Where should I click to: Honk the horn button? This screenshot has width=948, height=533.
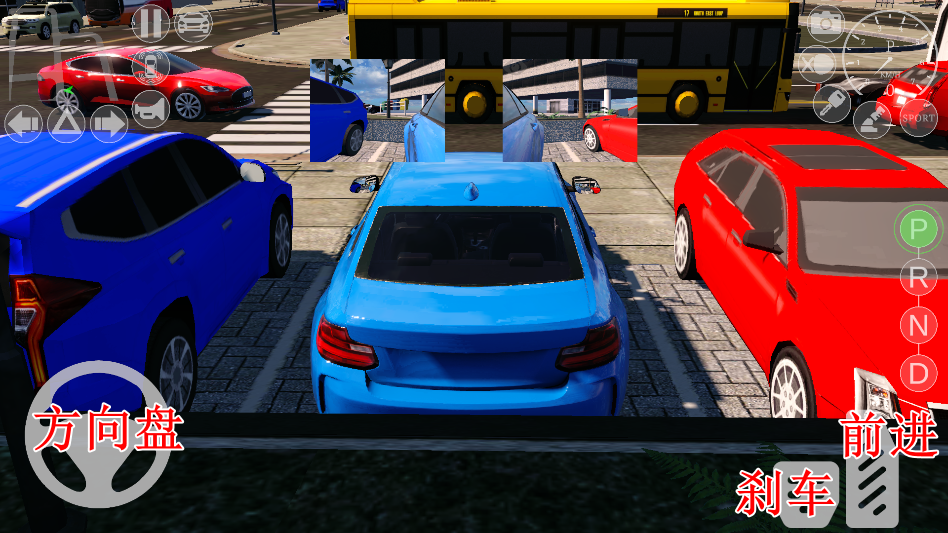pyautogui.click(x=150, y=109)
